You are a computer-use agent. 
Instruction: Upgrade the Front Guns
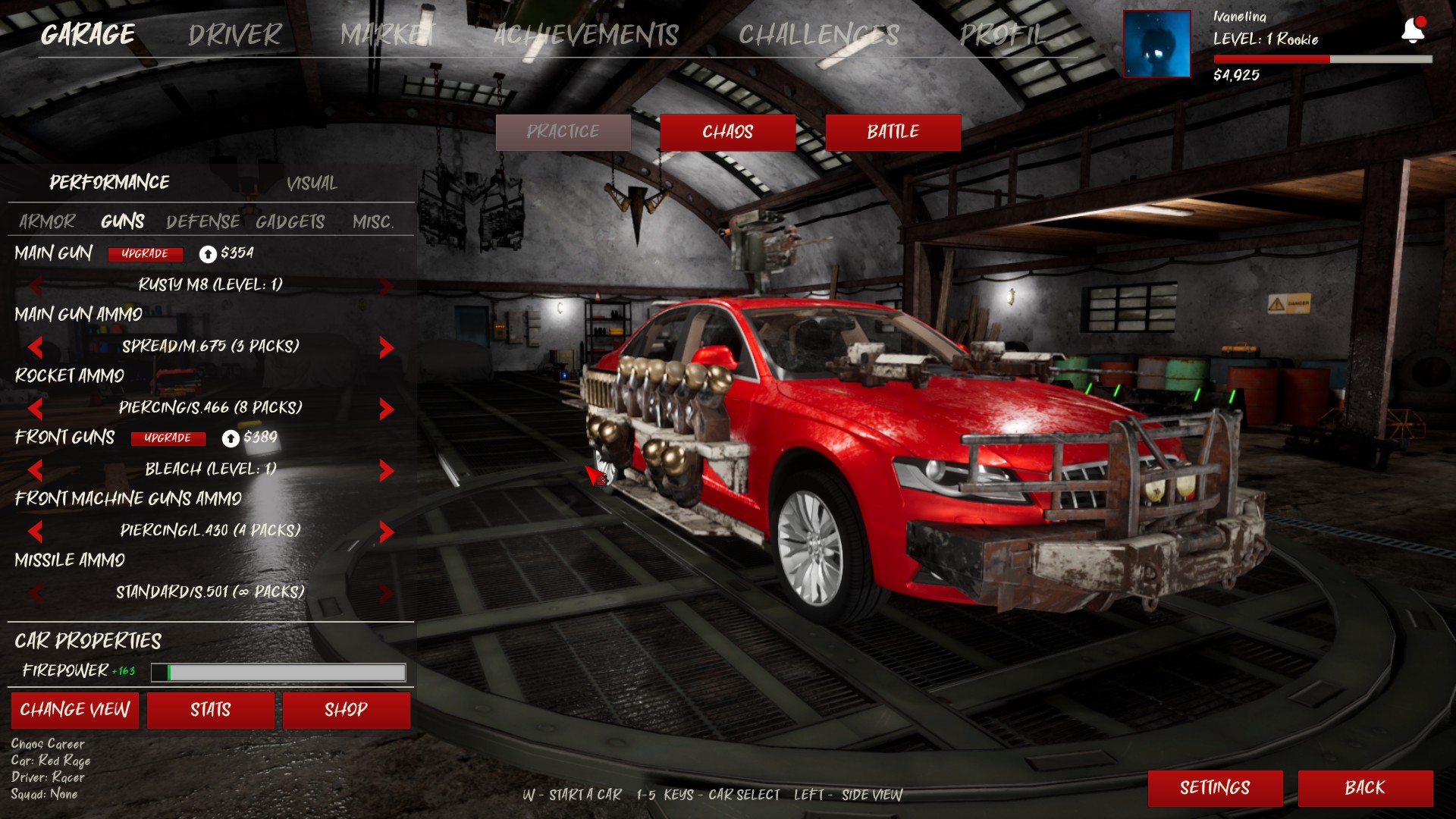[x=168, y=438]
